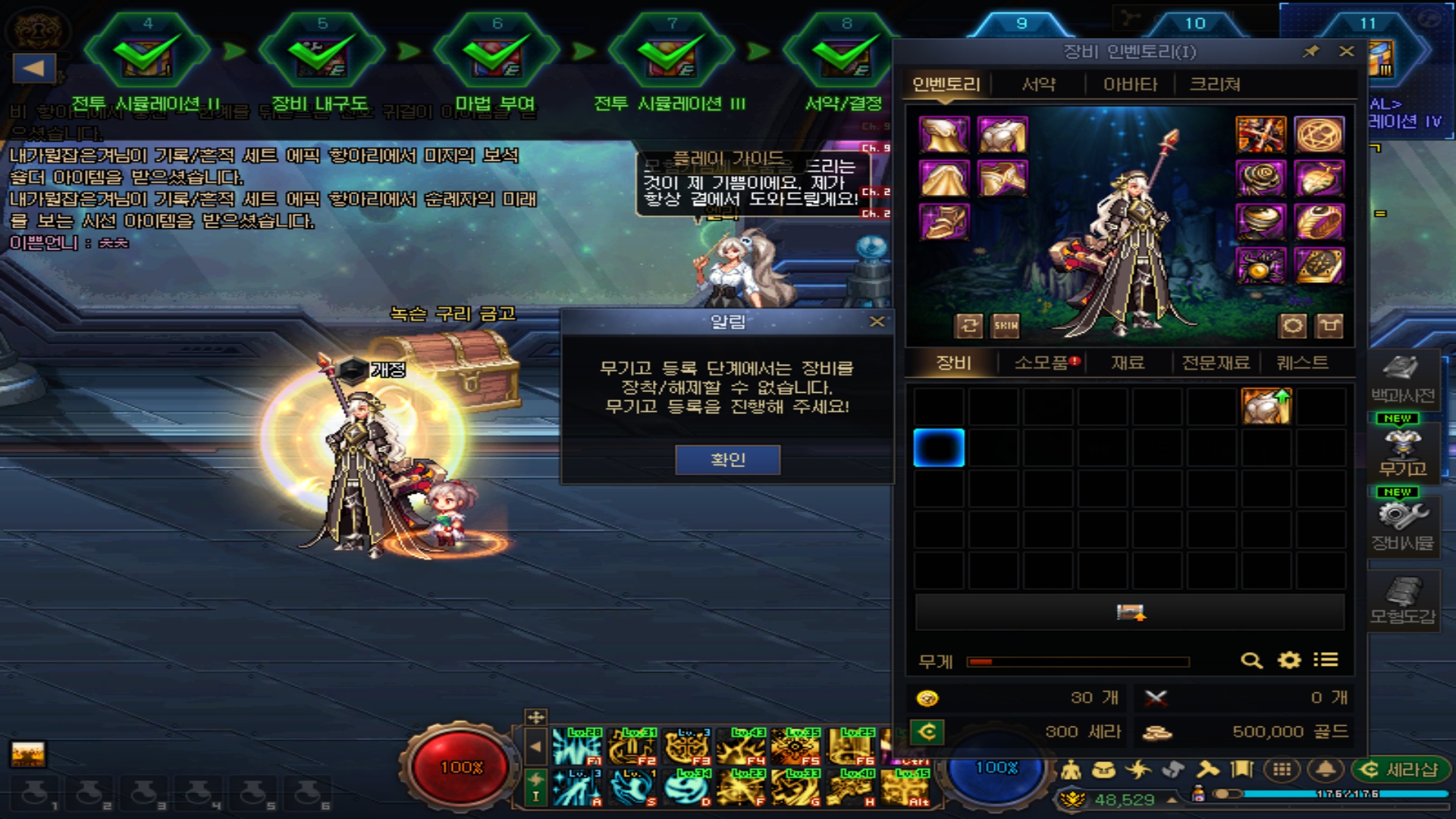Show the 크리쳐 tab
Viewport: 1456px width, 819px height.
coord(1215,84)
